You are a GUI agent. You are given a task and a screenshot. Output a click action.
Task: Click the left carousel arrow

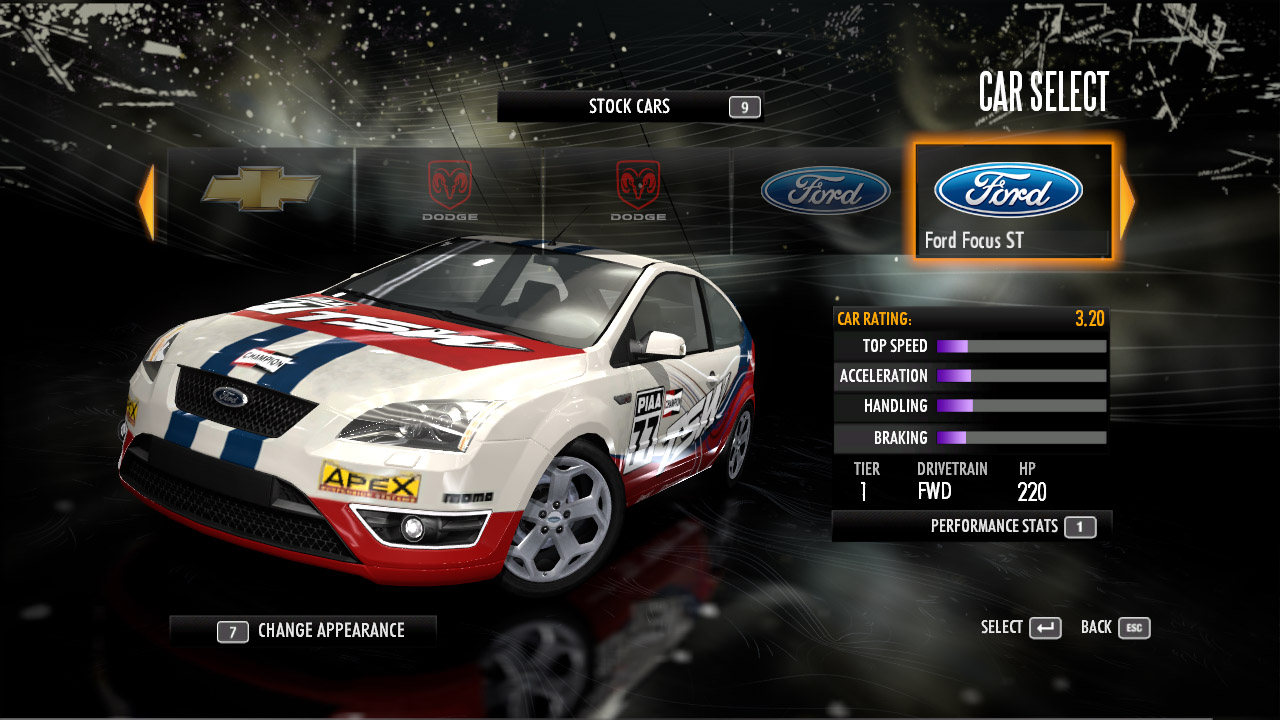click(x=147, y=202)
